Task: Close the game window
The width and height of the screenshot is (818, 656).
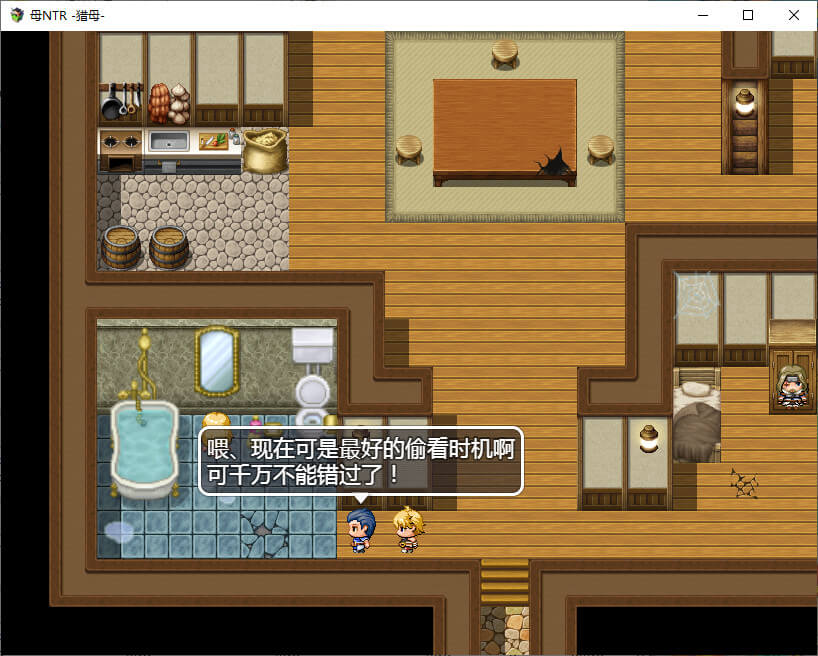Action: coord(794,15)
